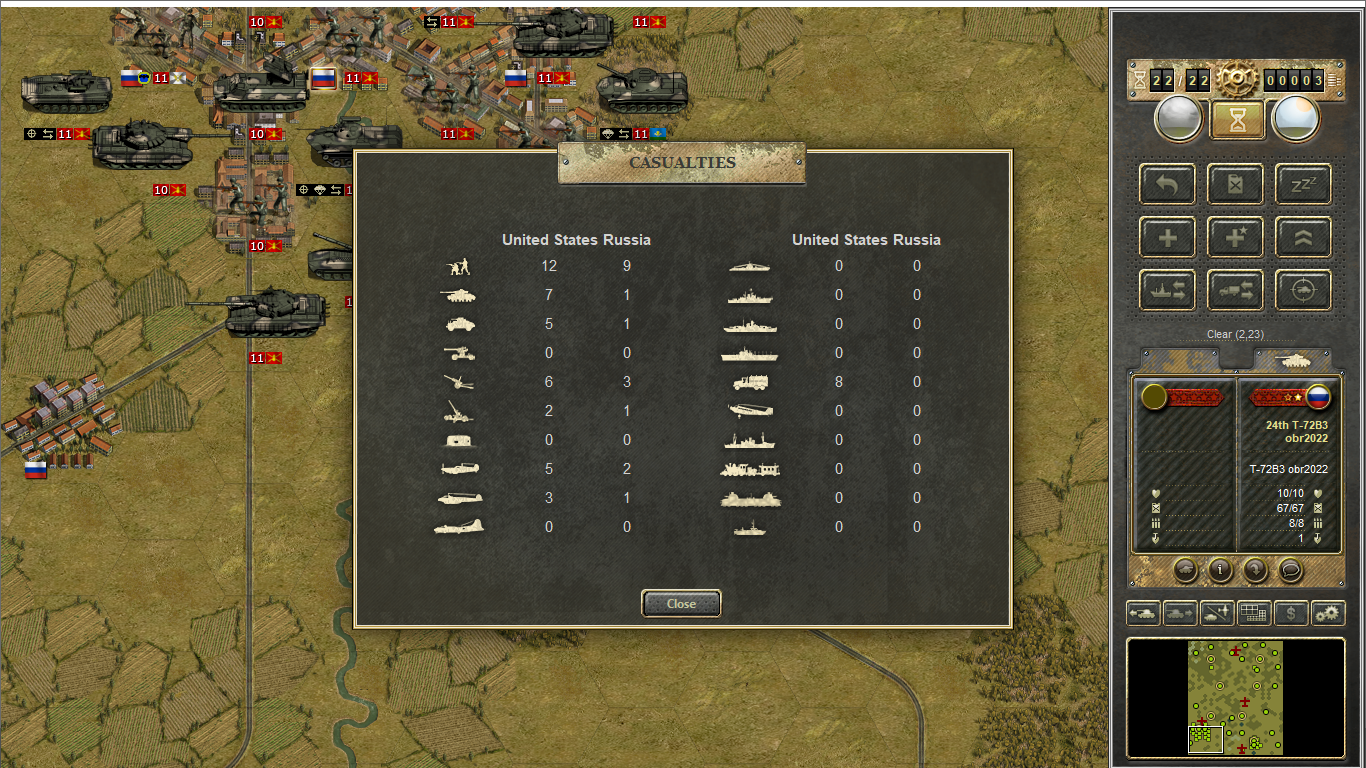Screen dimensions: 1366x768
Task: Close the Casualties dialog
Action: pos(681,603)
